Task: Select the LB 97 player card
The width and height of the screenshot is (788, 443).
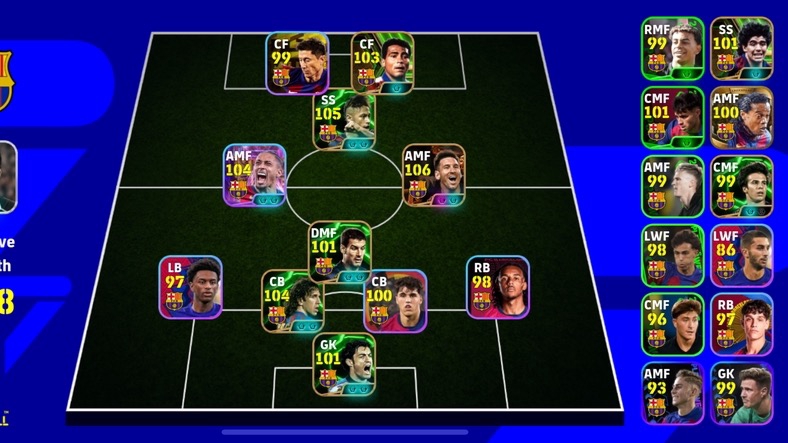Action: (x=190, y=287)
